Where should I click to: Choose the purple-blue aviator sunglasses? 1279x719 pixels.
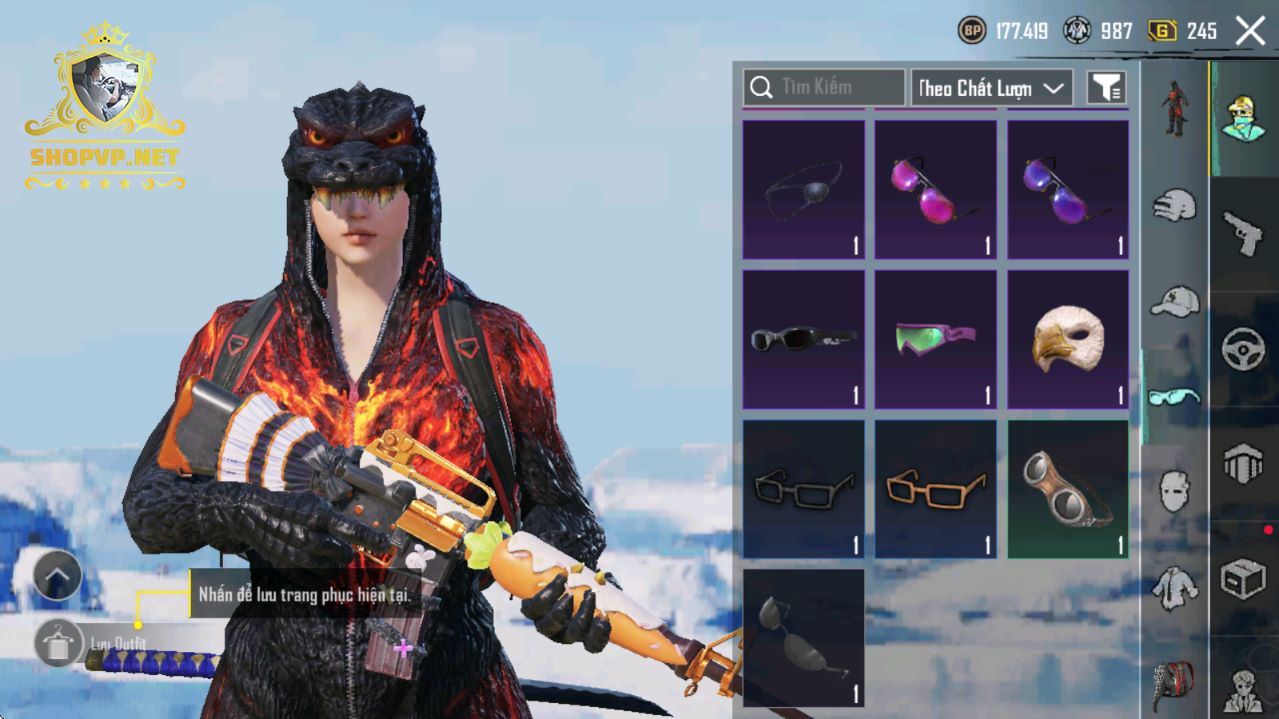click(1068, 190)
